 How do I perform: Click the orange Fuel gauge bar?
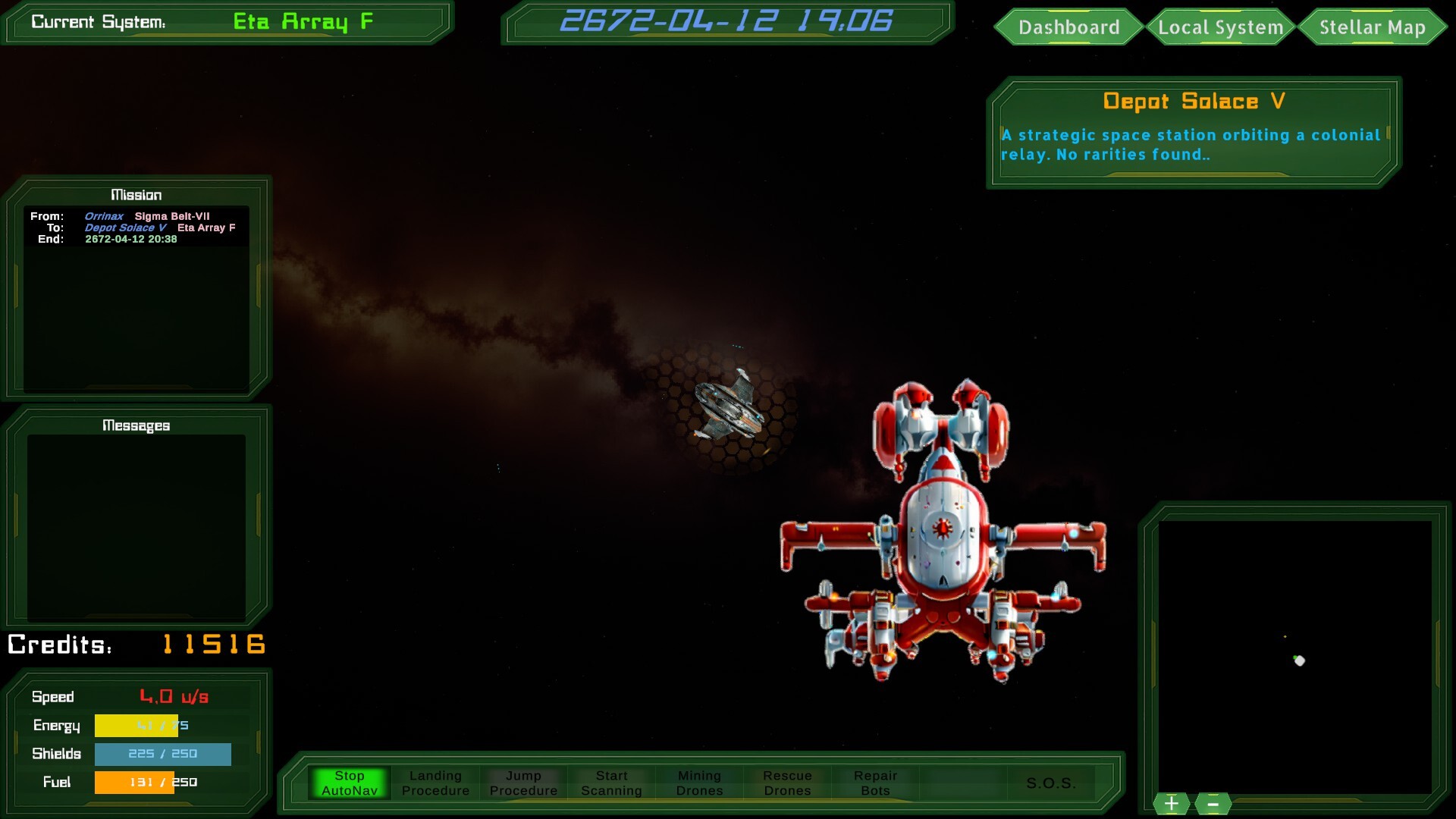135,782
